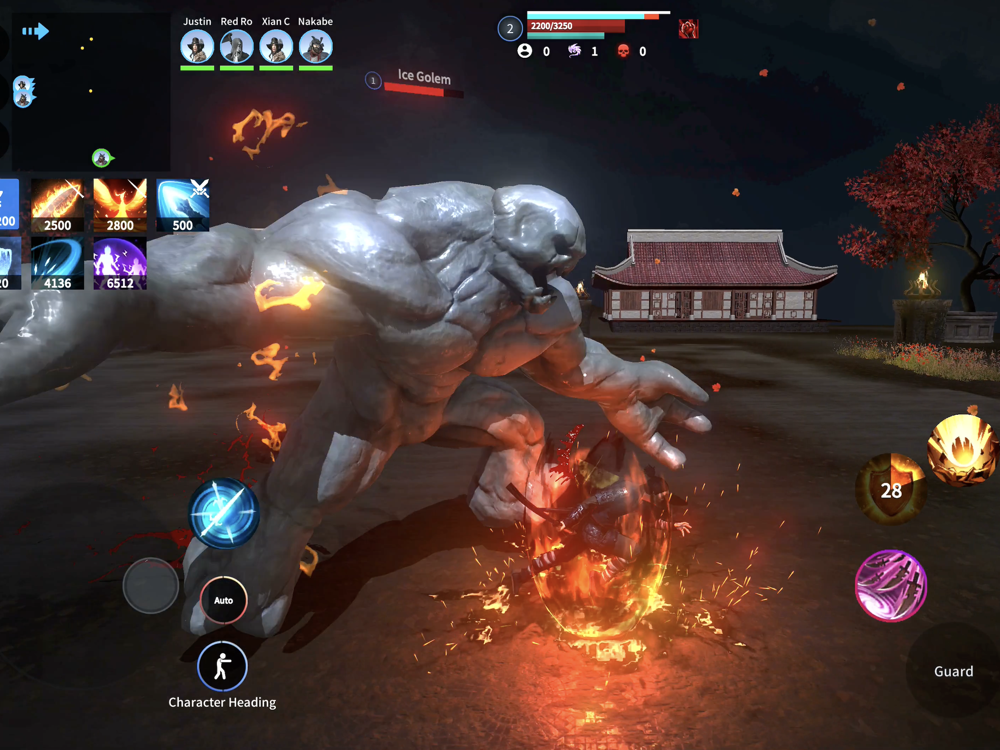This screenshot has height=750, width=1000.
Task: Activate the fire phoenix skill costing 2800
Action: (120, 206)
